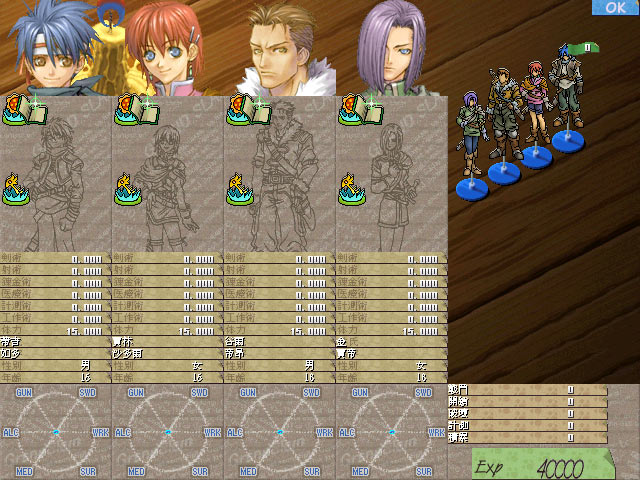Select GUN on the blue-haired hero's skill chart
The height and width of the screenshot is (480, 640).
(x=24, y=394)
